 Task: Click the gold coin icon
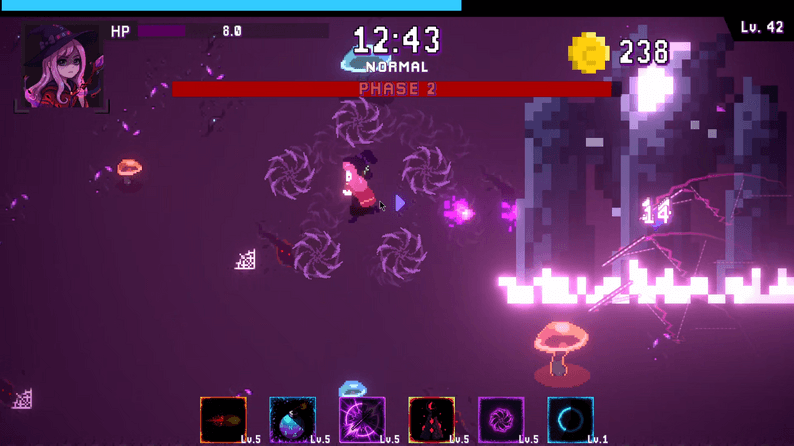(588, 53)
